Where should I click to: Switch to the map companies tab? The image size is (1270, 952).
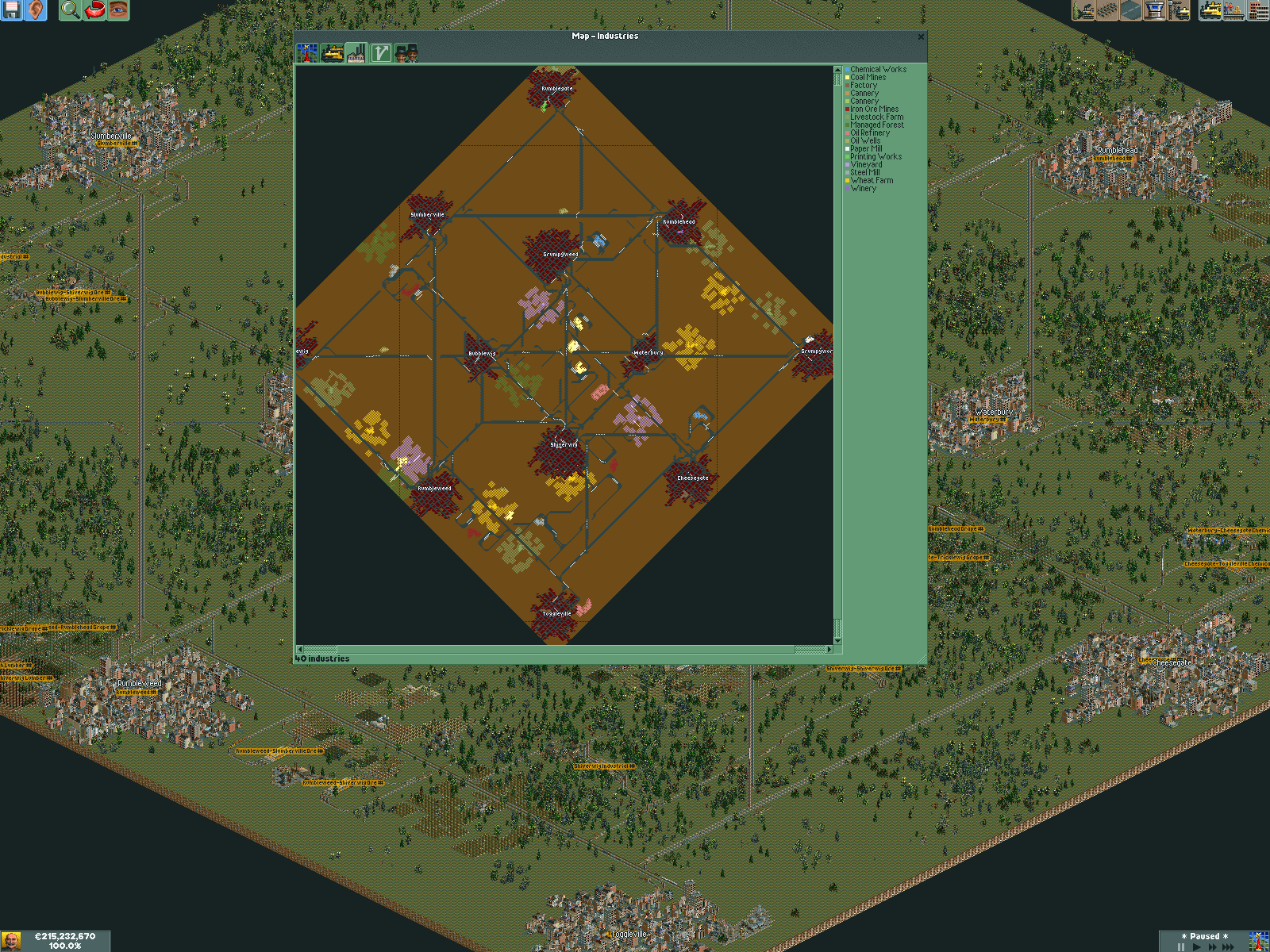tap(406, 53)
